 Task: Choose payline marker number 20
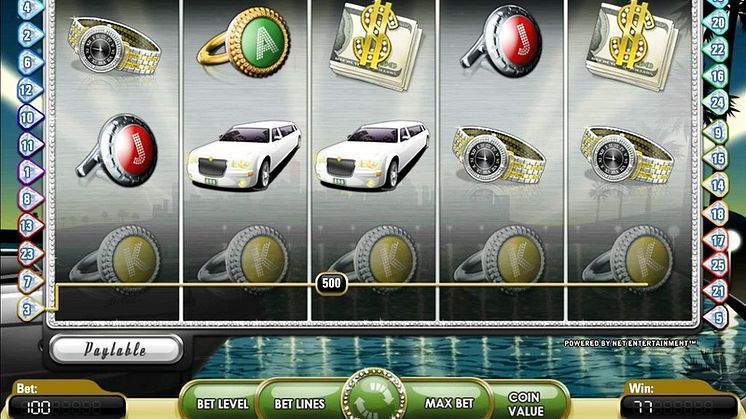[x=717, y=20]
